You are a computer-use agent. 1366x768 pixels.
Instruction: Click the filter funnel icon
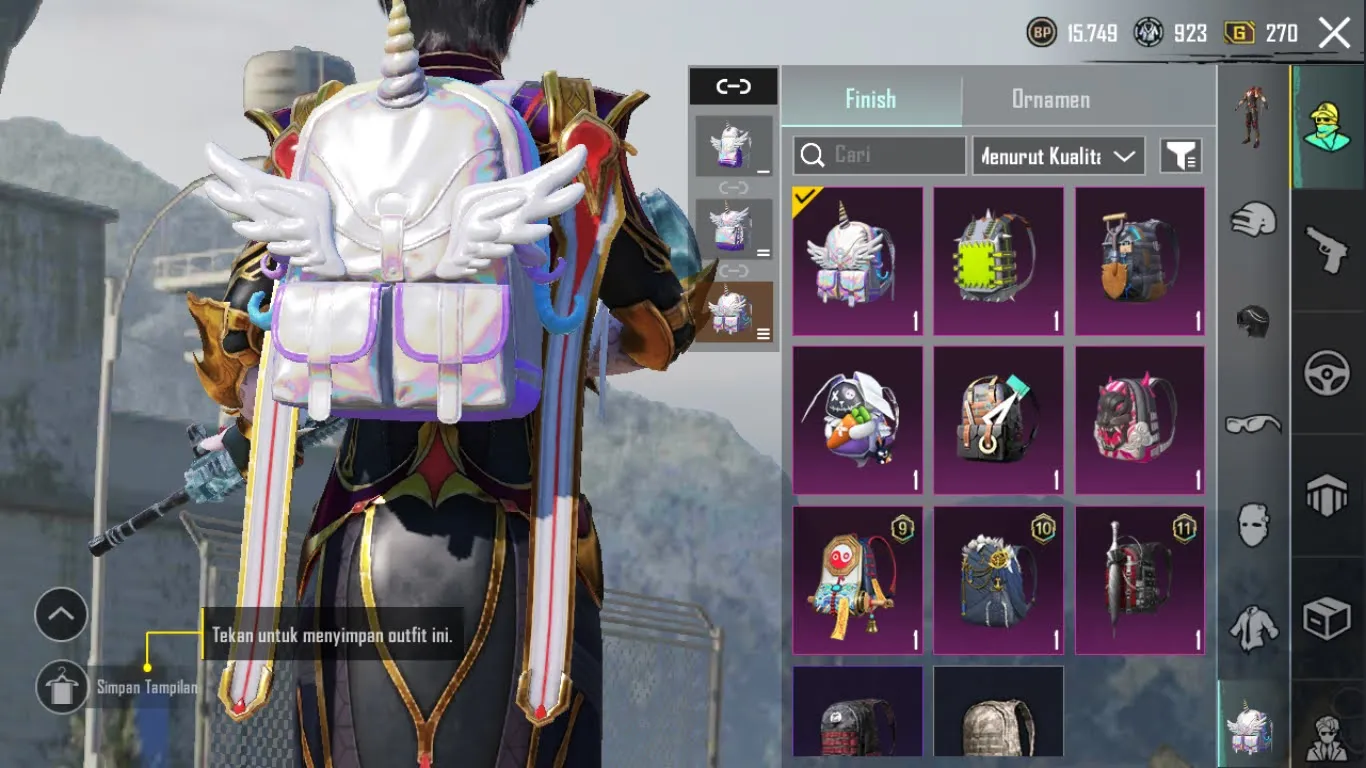(1180, 155)
